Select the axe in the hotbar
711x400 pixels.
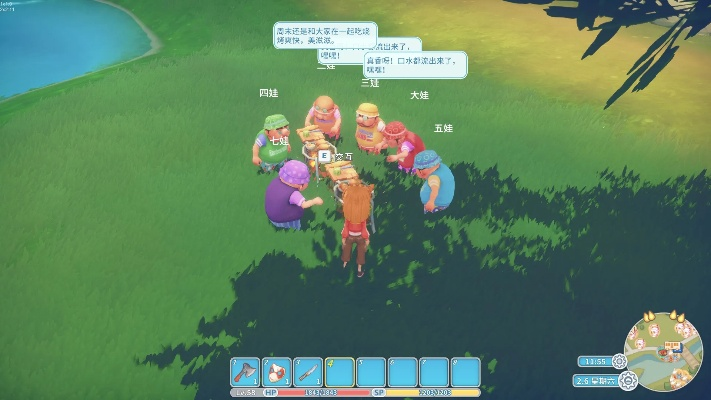tap(246, 372)
